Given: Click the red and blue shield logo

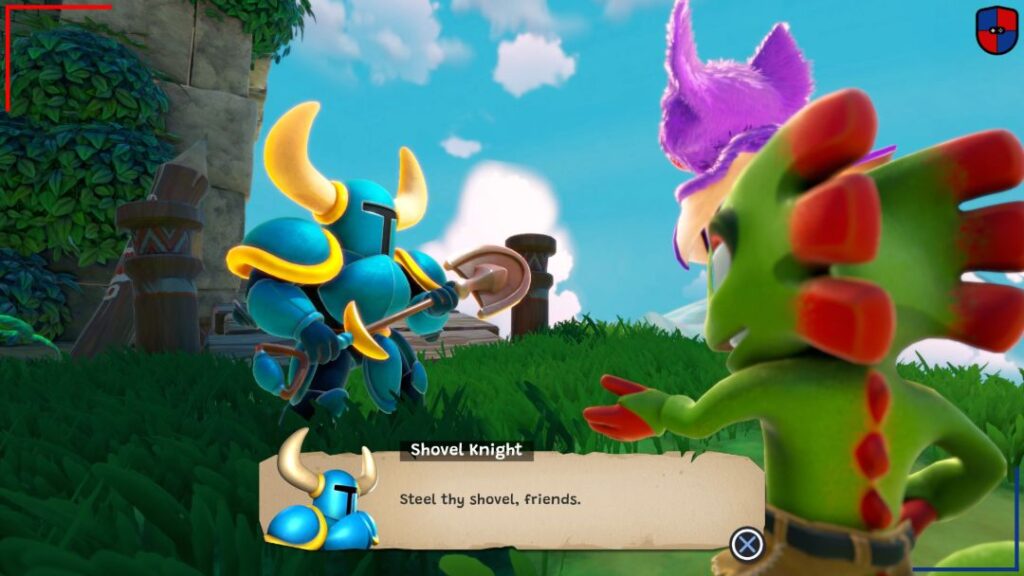Looking at the screenshot, I should tap(996, 30).
